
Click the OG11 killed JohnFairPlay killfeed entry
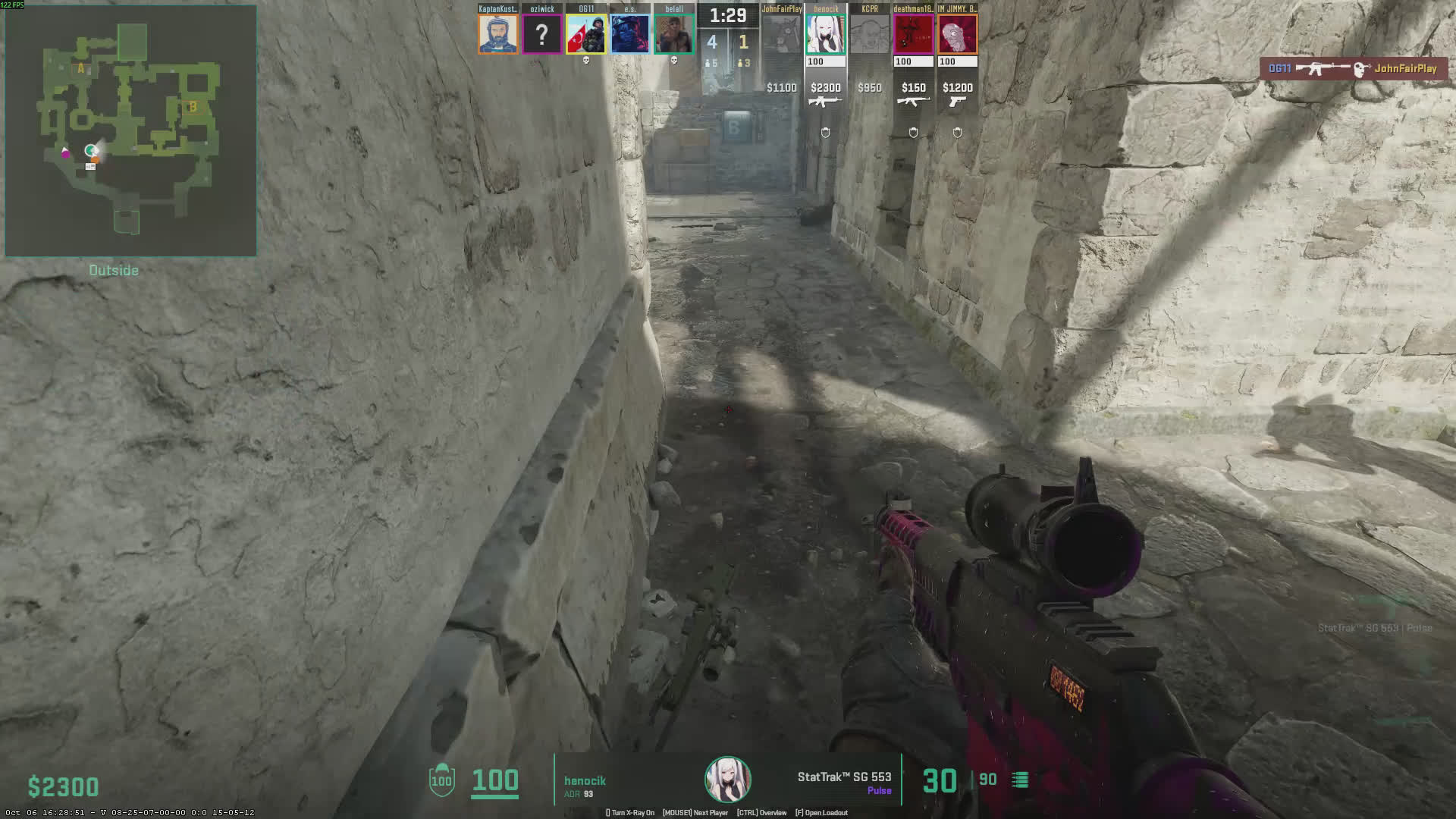[1353, 69]
